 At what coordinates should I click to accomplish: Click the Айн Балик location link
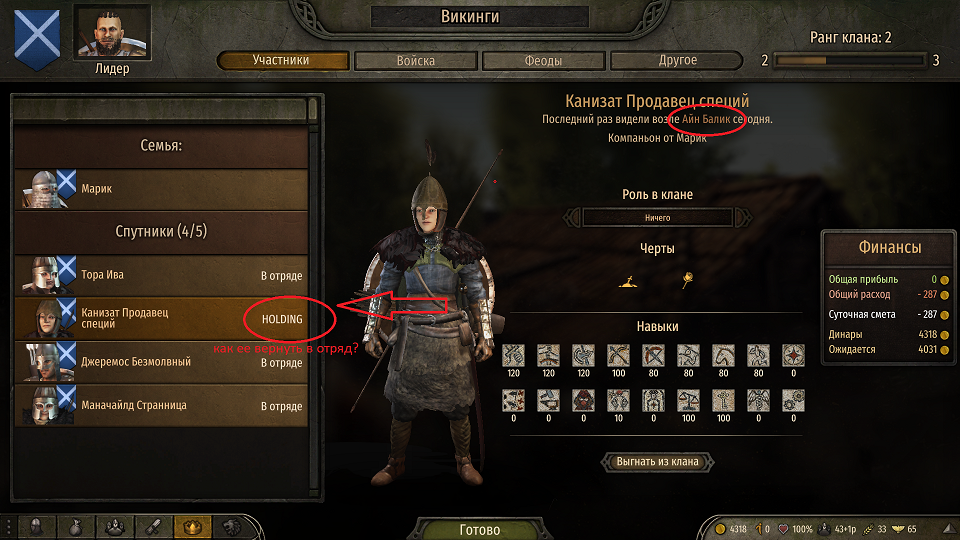pyautogui.click(x=706, y=120)
